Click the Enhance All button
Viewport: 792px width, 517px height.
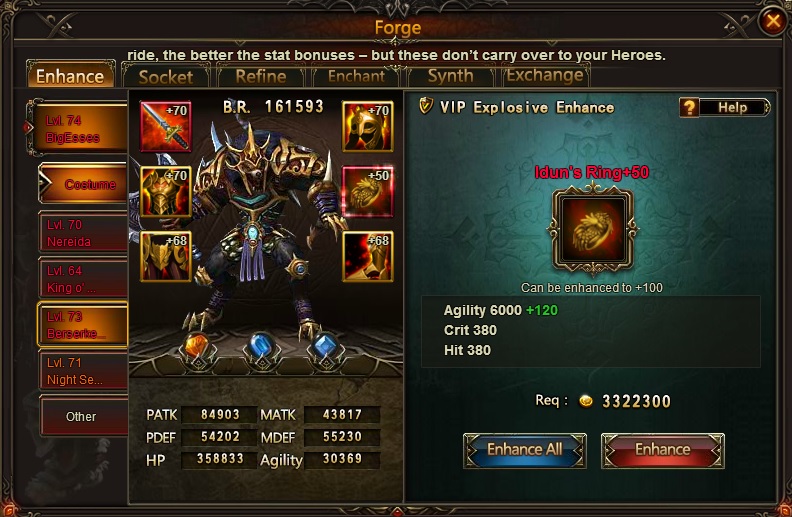click(524, 450)
